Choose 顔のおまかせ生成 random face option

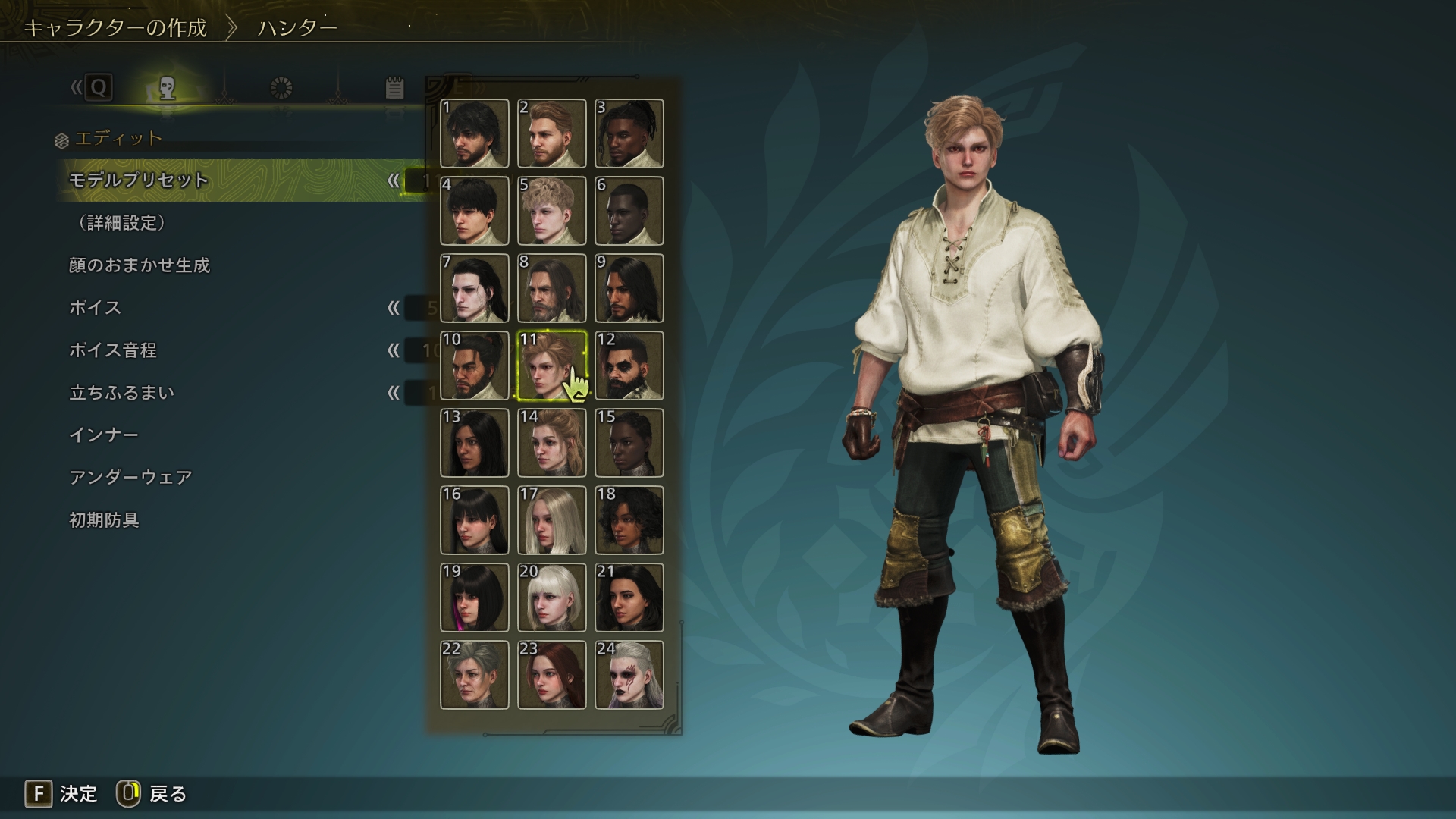pyautogui.click(x=140, y=265)
